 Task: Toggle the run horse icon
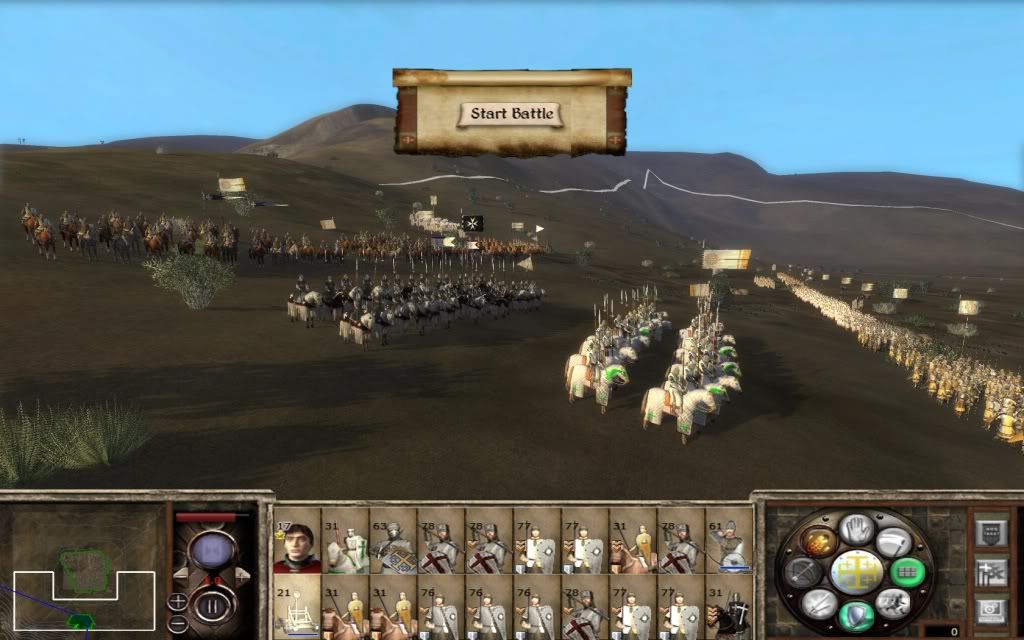click(x=893, y=603)
